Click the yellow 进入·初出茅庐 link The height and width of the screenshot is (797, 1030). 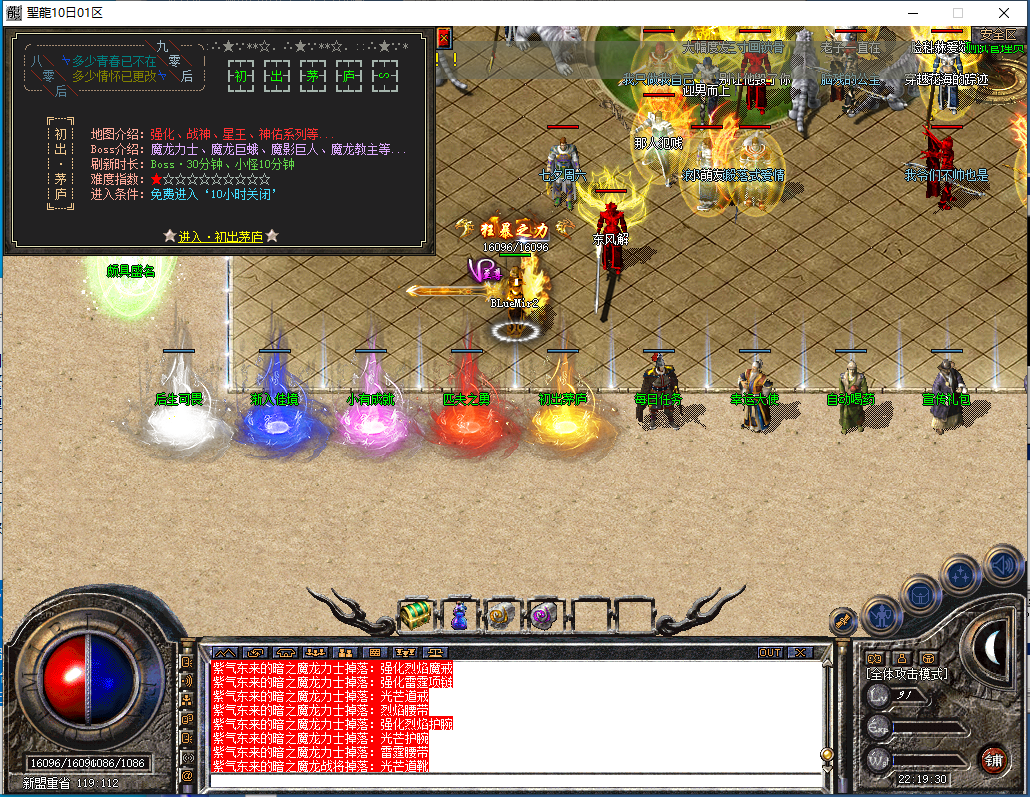221,236
